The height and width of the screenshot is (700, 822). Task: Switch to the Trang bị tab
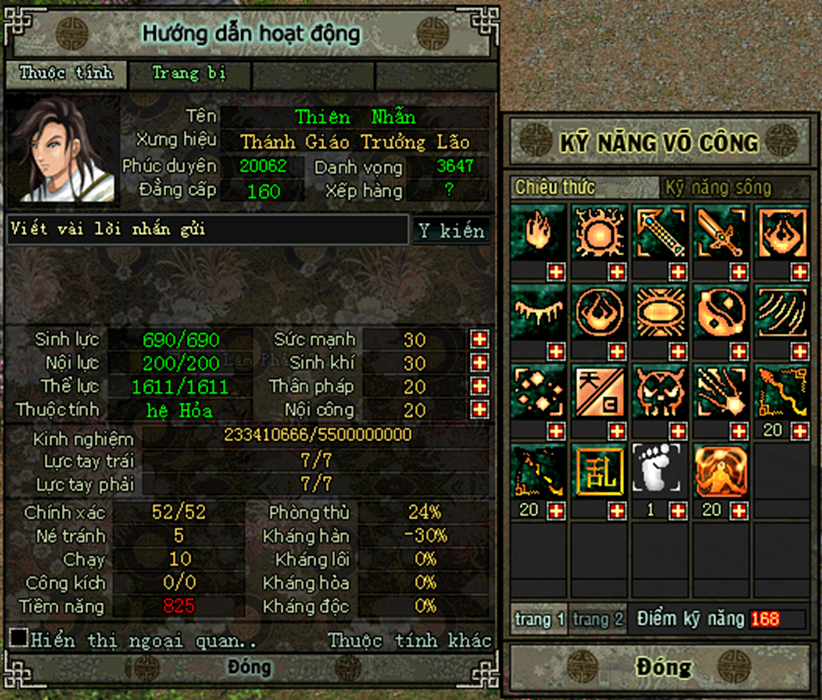tap(188, 73)
